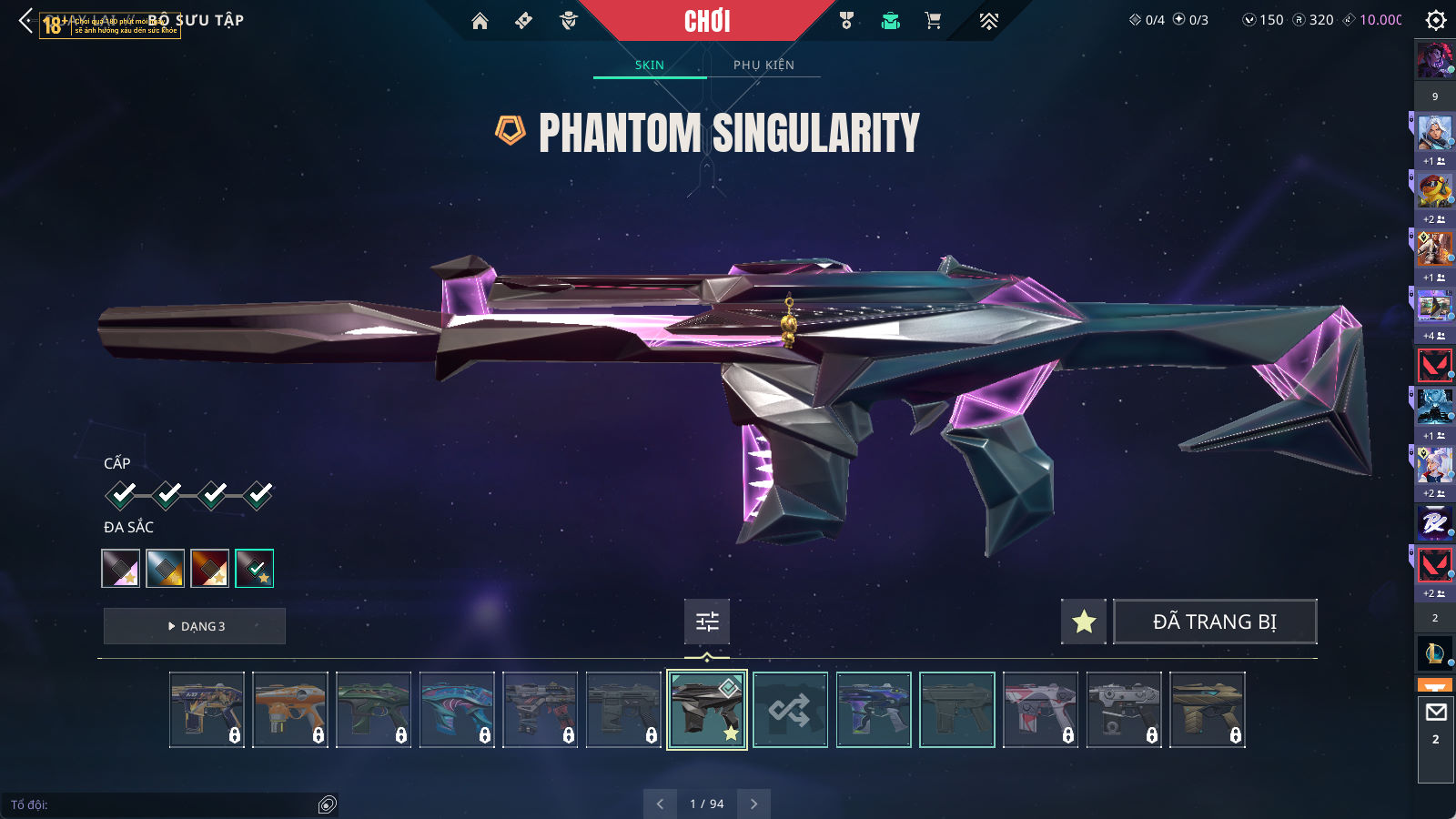Go to the previous skin page arrow

(x=661, y=804)
